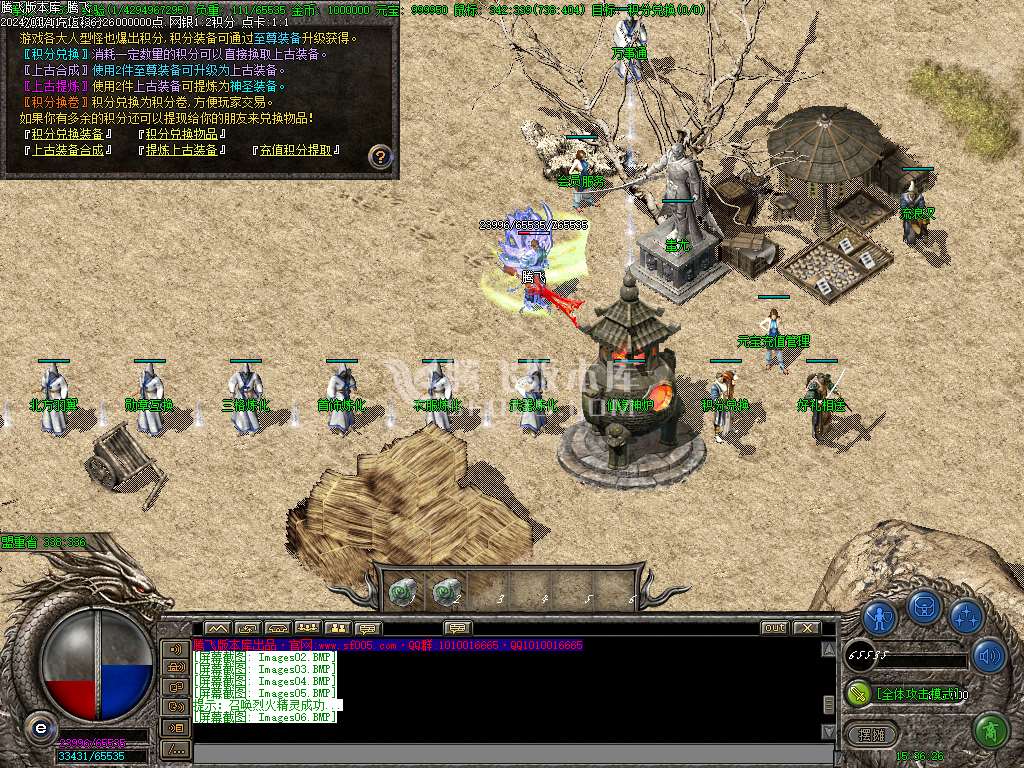Screen dimensions: 1024x768
Task: Open the bag inventory icon
Action: 923,607
